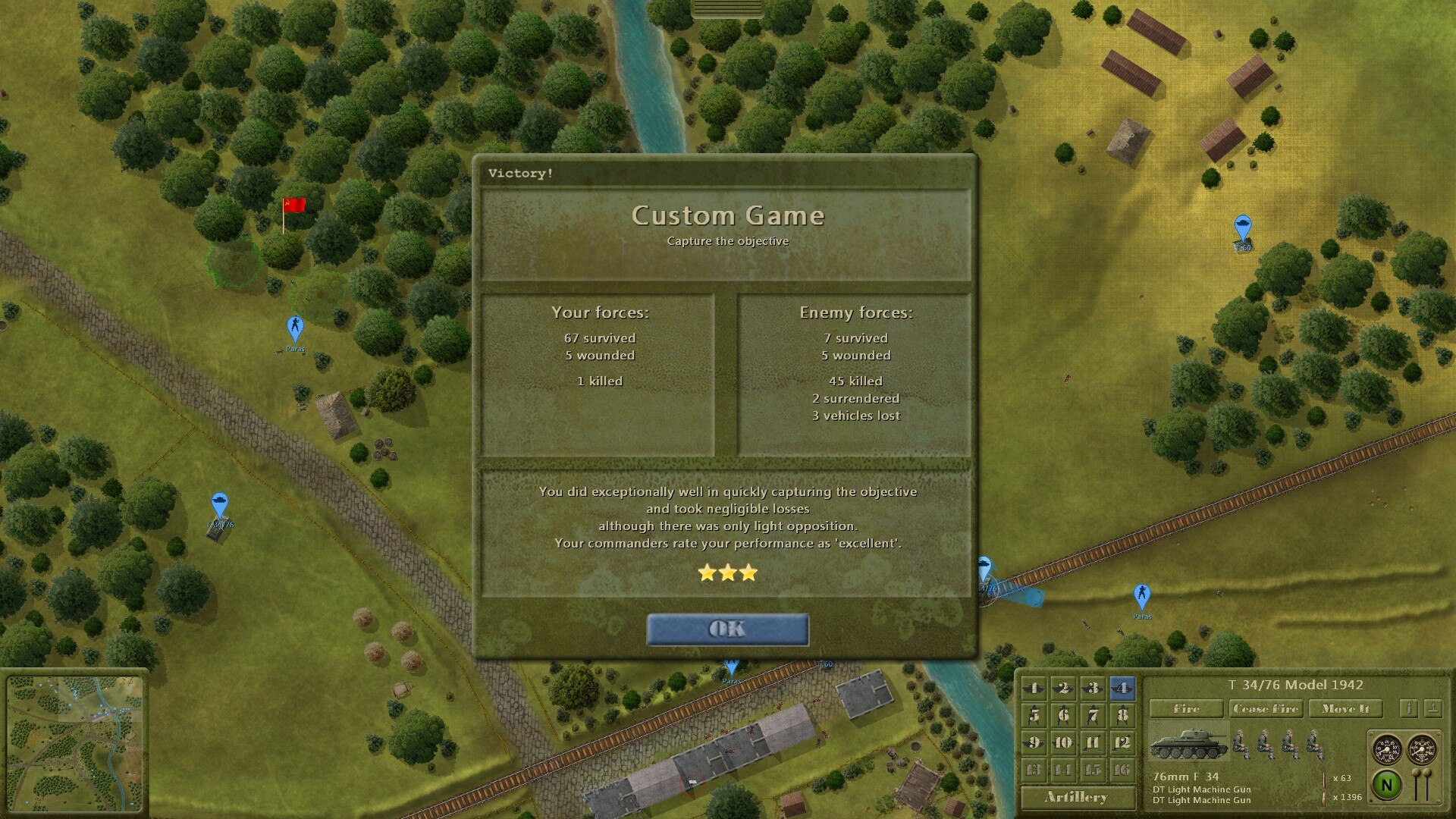Choose infantry group 8
This screenshot has width=1456, height=819.
pos(1122,715)
